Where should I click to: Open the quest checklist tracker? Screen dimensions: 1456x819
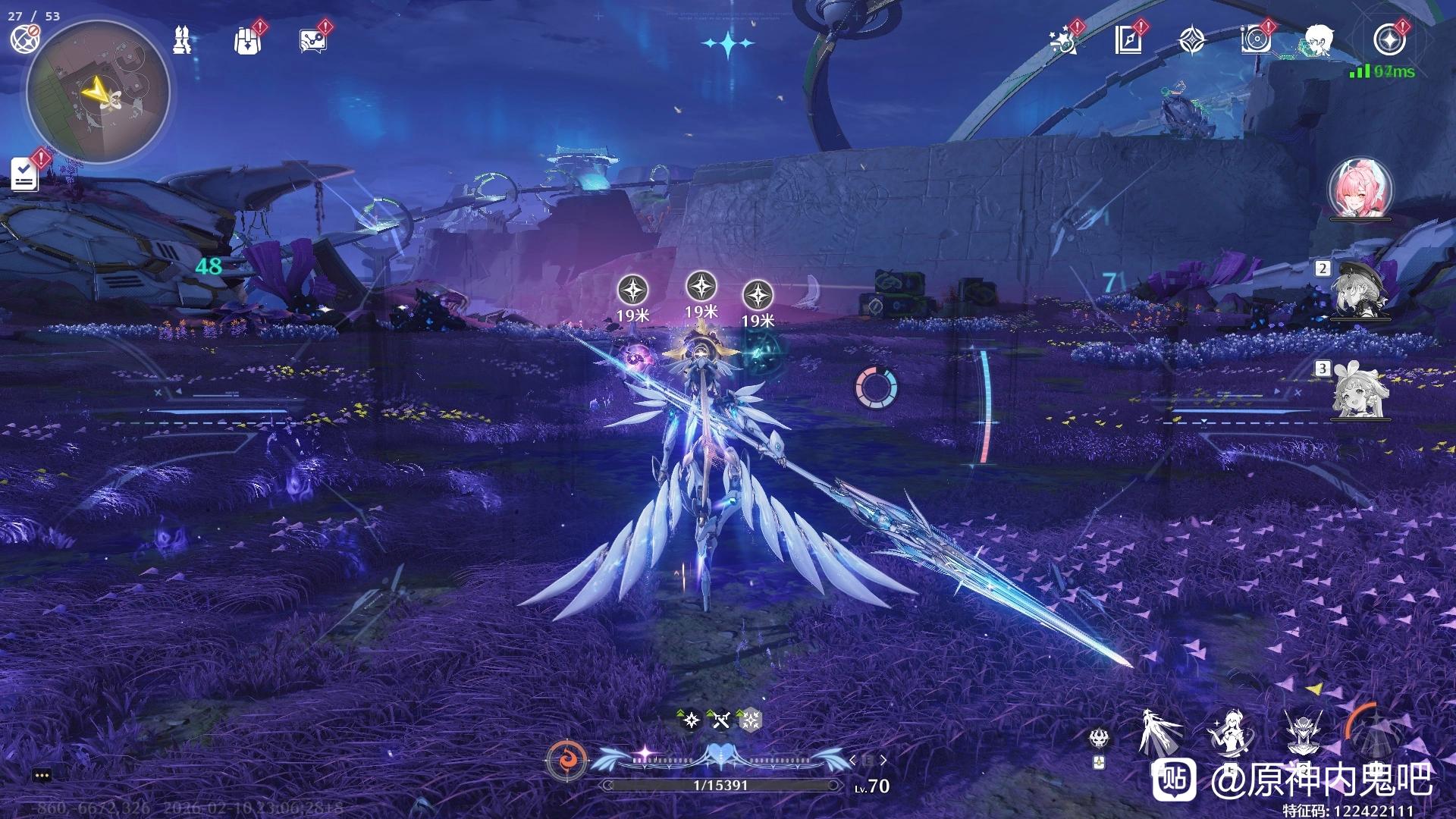point(25,174)
